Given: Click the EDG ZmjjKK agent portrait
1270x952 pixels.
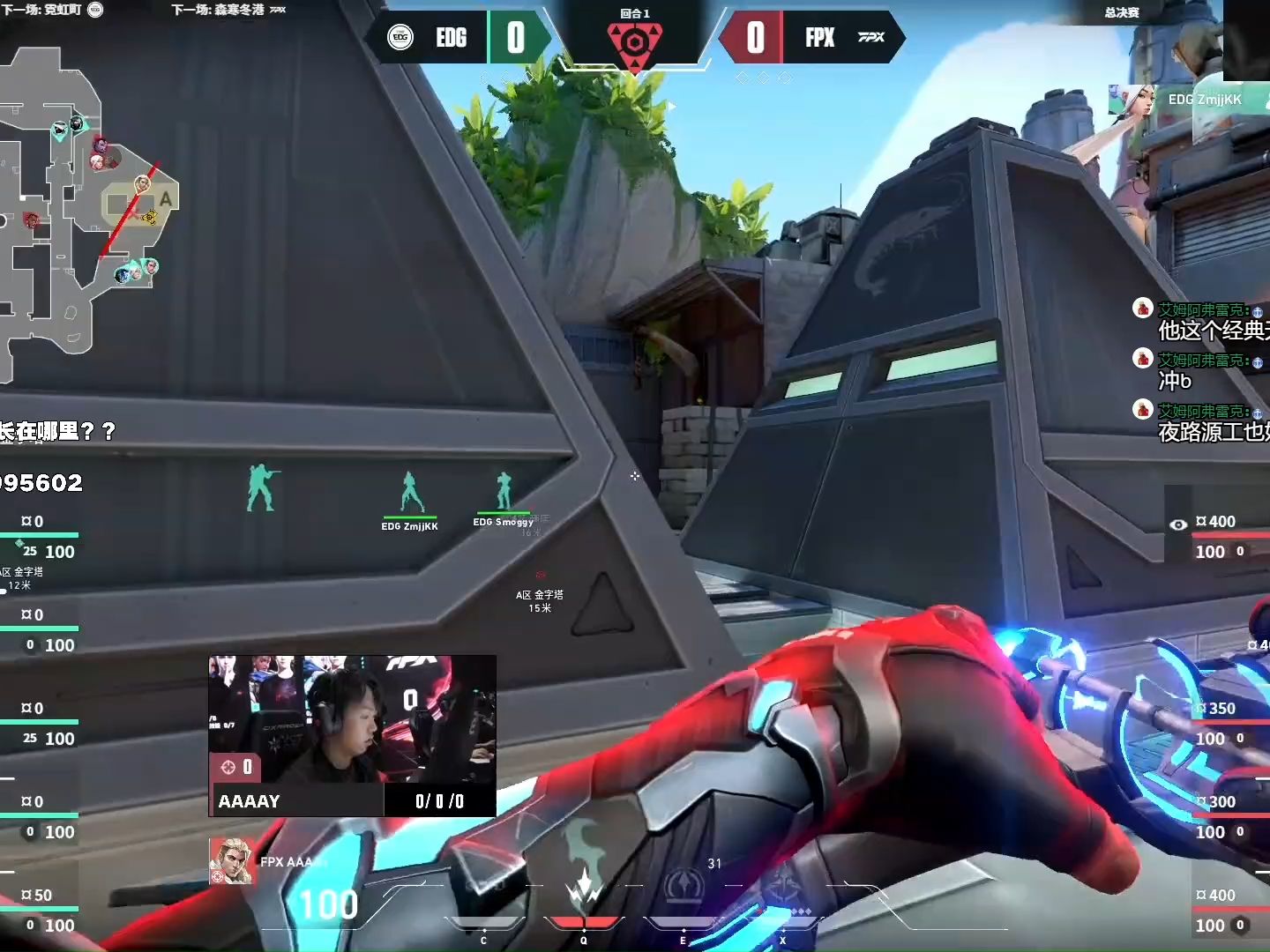Looking at the screenshot, I should [x=1132, y=100].
